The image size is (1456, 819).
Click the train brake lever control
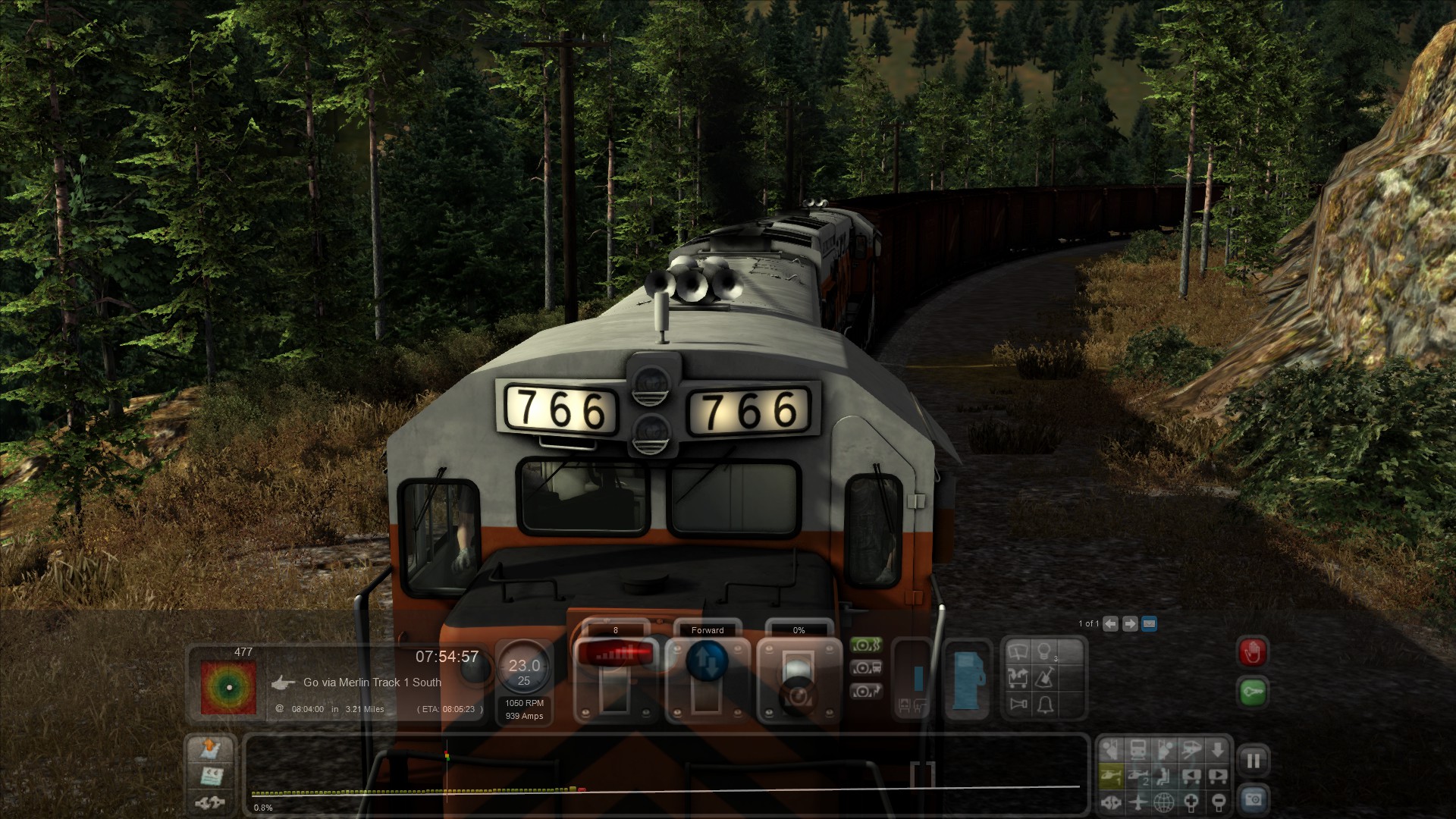coord(798,675)
